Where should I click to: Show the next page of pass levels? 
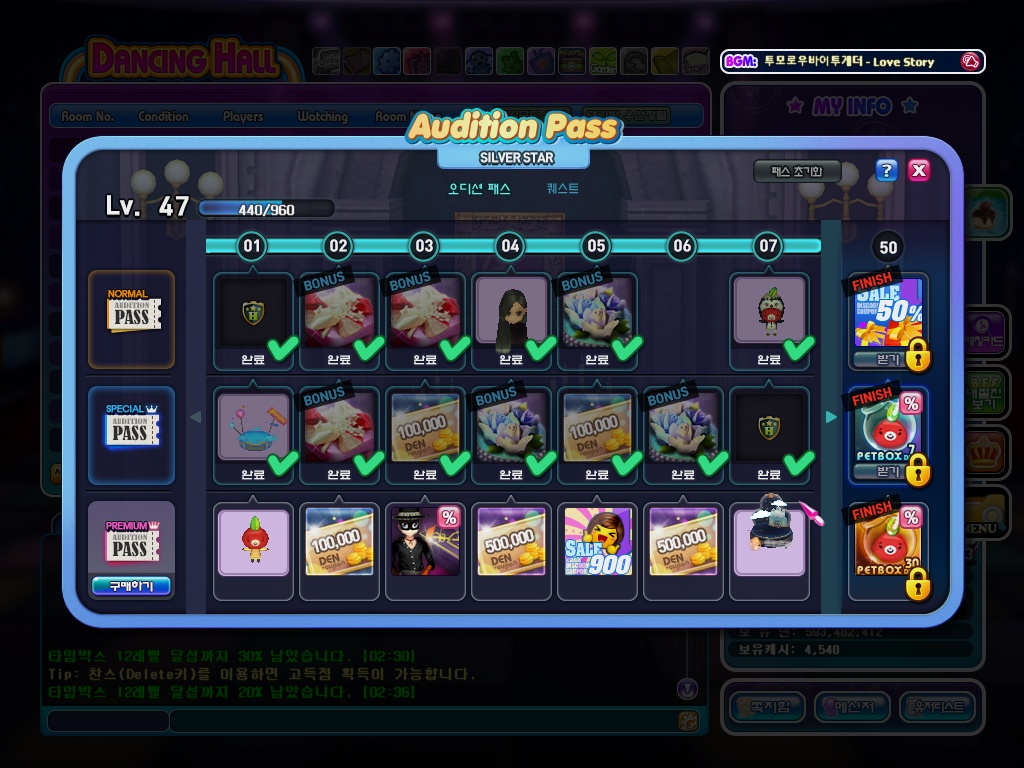tap(831, 417)
